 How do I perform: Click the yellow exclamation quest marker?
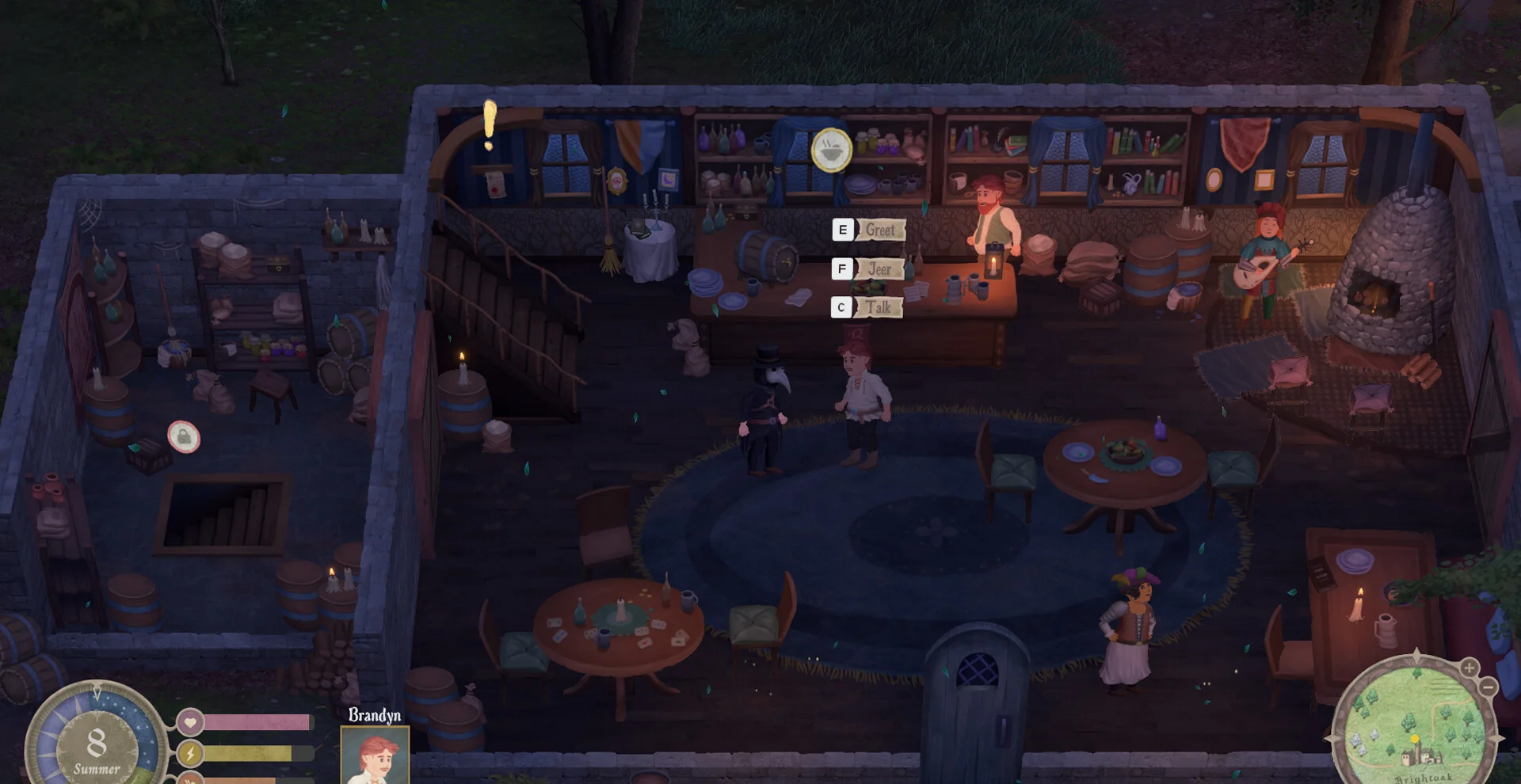coord(490,125)
